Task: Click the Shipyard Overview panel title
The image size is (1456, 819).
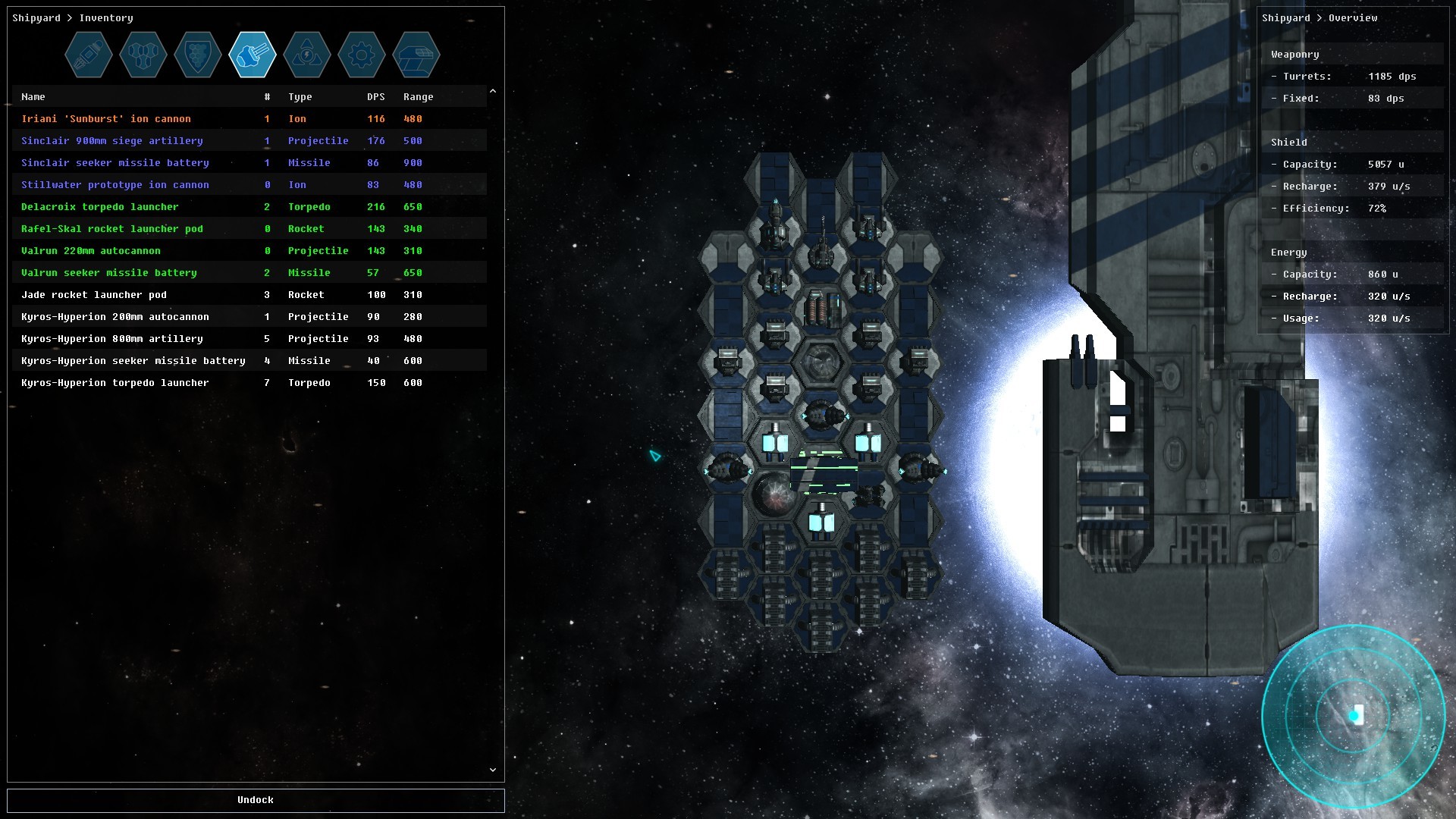Action: (x=1320, y=17)
